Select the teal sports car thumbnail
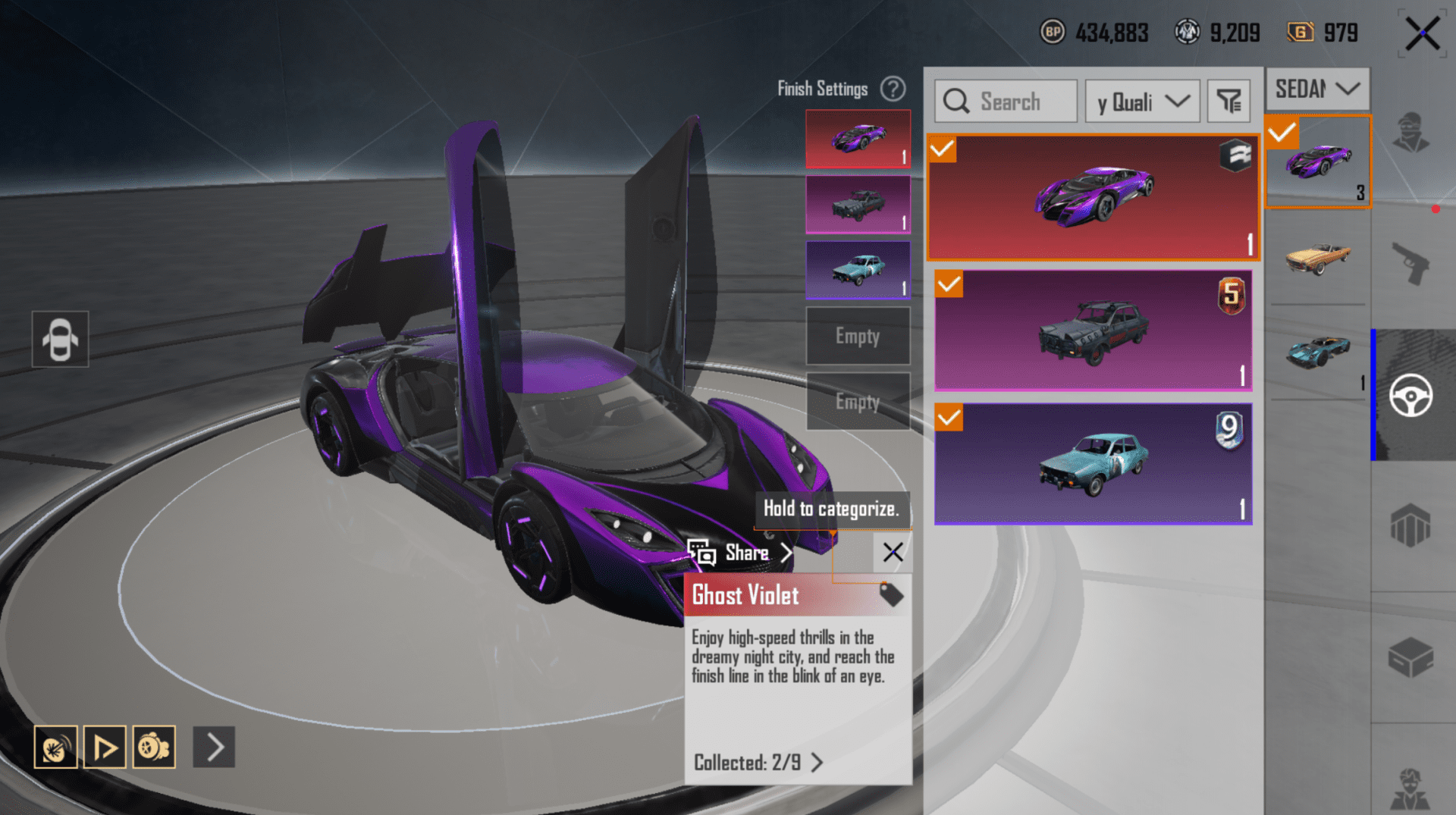 point(1318,353)
